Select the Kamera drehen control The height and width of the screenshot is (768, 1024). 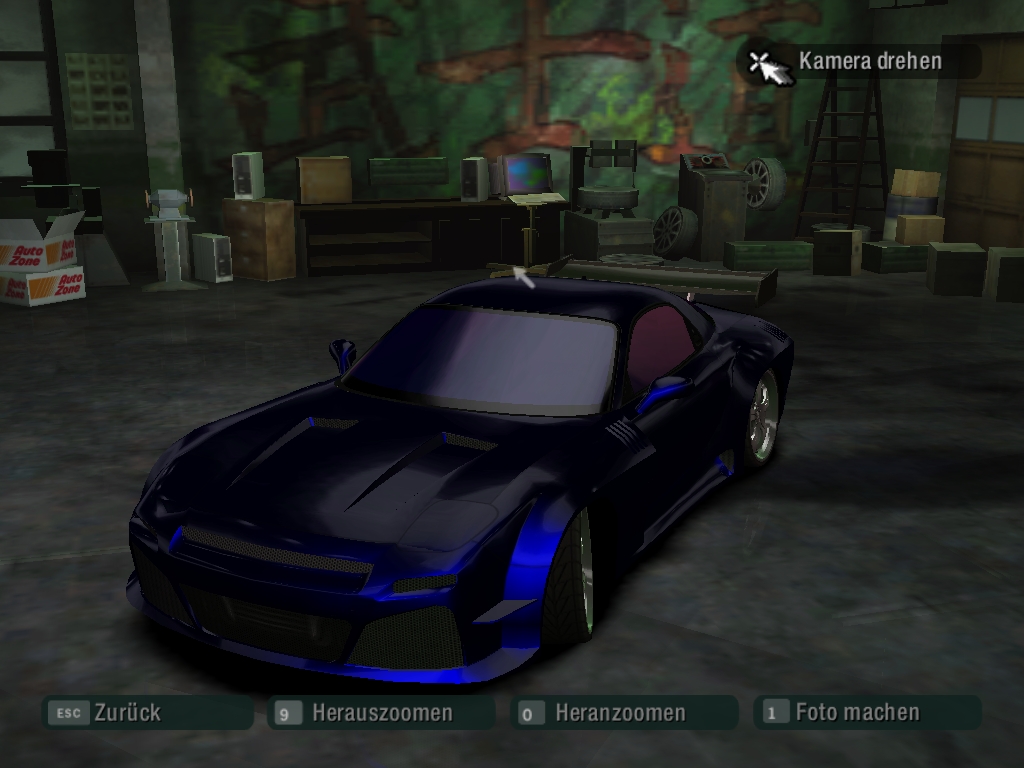coord(868,61)
